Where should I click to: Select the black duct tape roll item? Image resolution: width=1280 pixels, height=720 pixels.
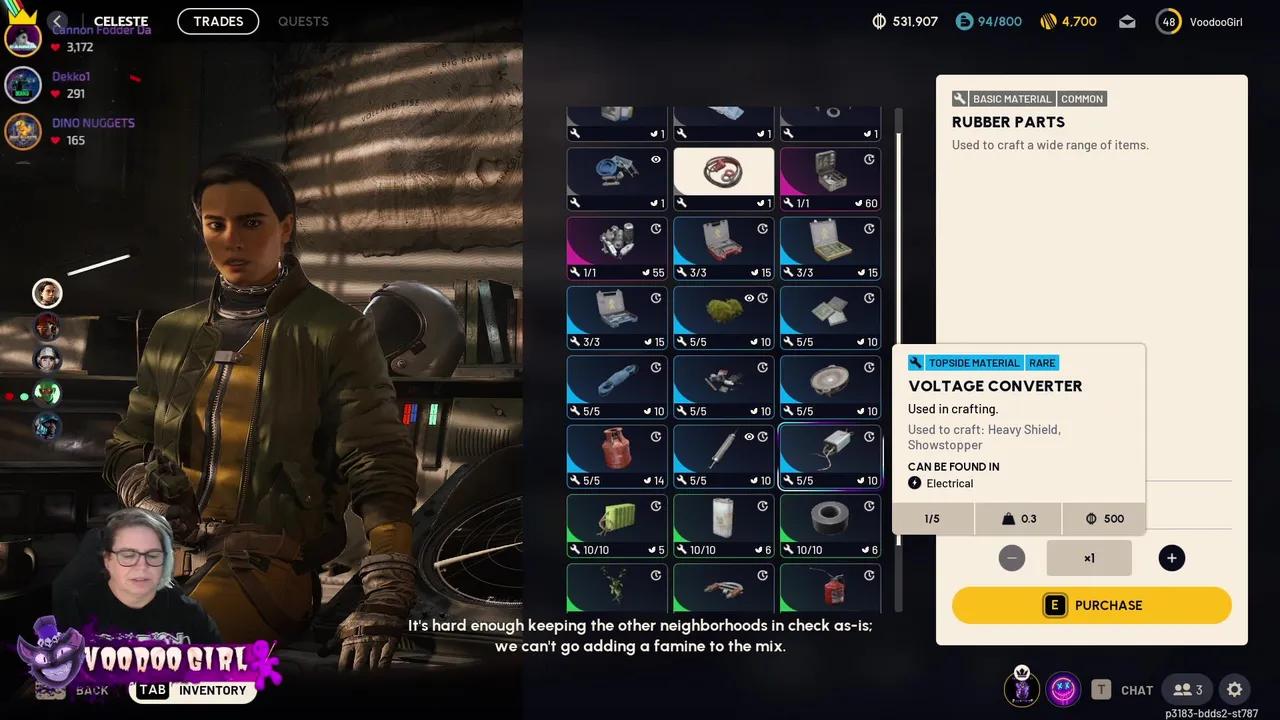[829, 524]
